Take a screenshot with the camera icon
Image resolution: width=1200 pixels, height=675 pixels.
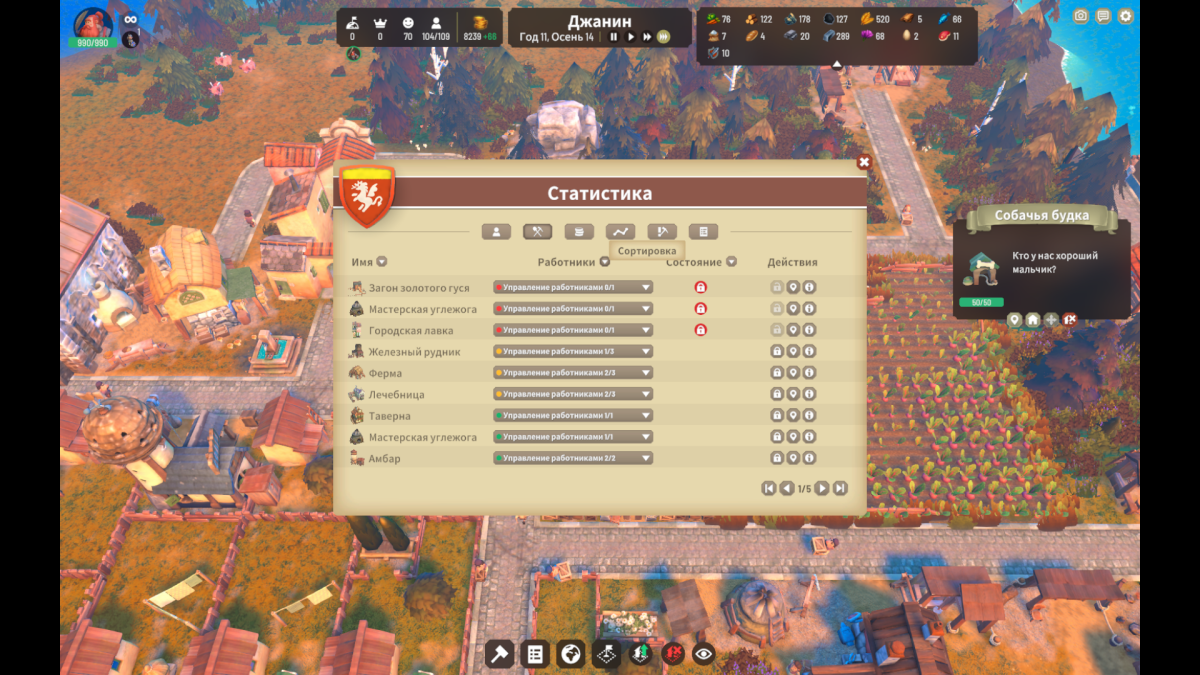tap(1080, 16)
